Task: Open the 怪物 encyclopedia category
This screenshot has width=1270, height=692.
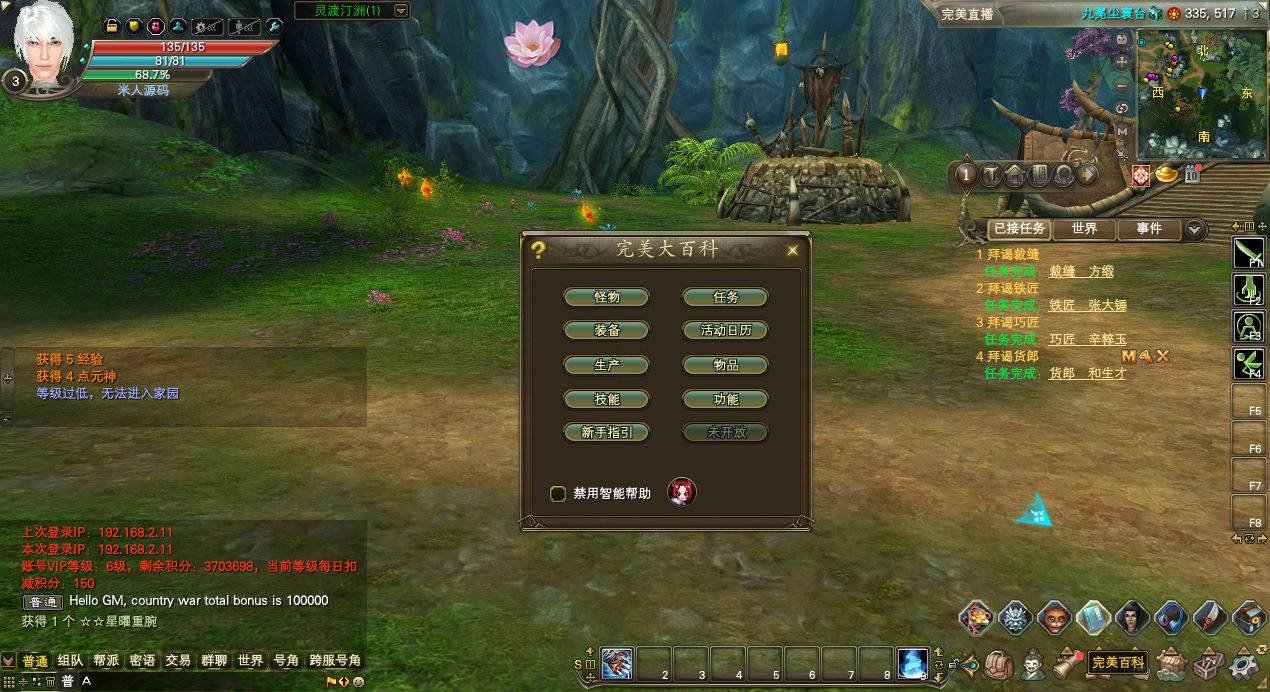Action: (607, 297)
